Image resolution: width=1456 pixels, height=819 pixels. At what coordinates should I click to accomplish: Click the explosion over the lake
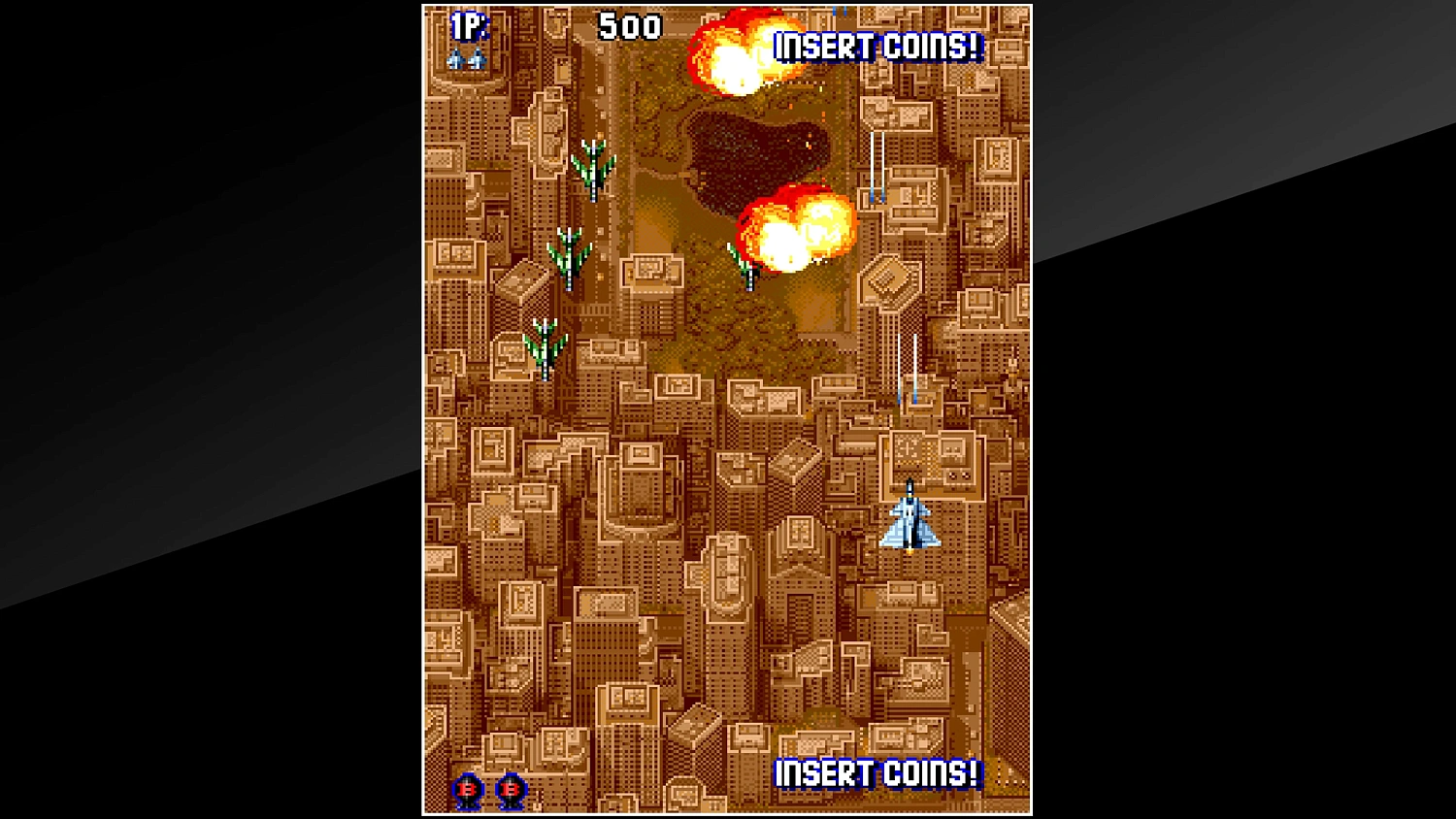click(796, 233)
